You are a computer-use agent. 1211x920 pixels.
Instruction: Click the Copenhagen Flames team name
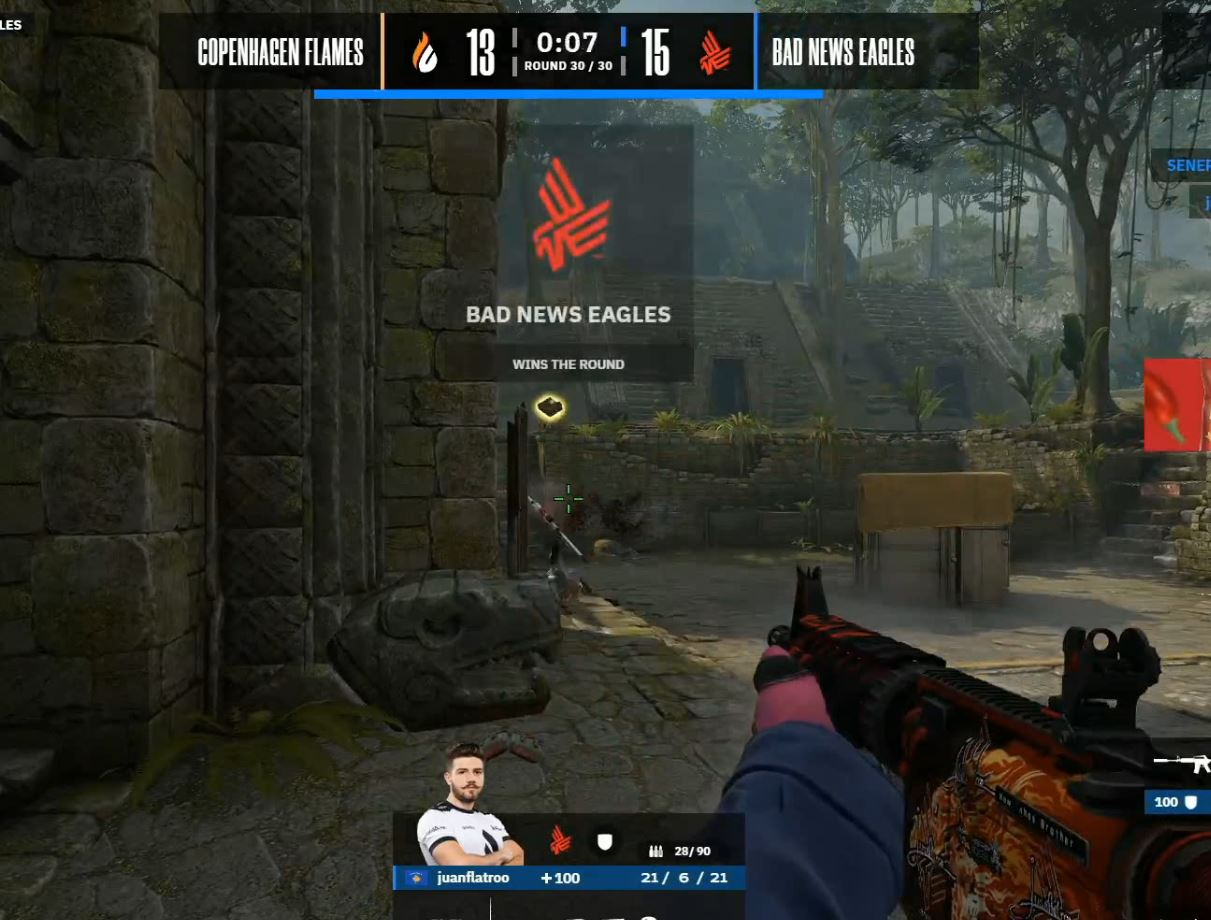pyautogui.click(x=280, y=53)
